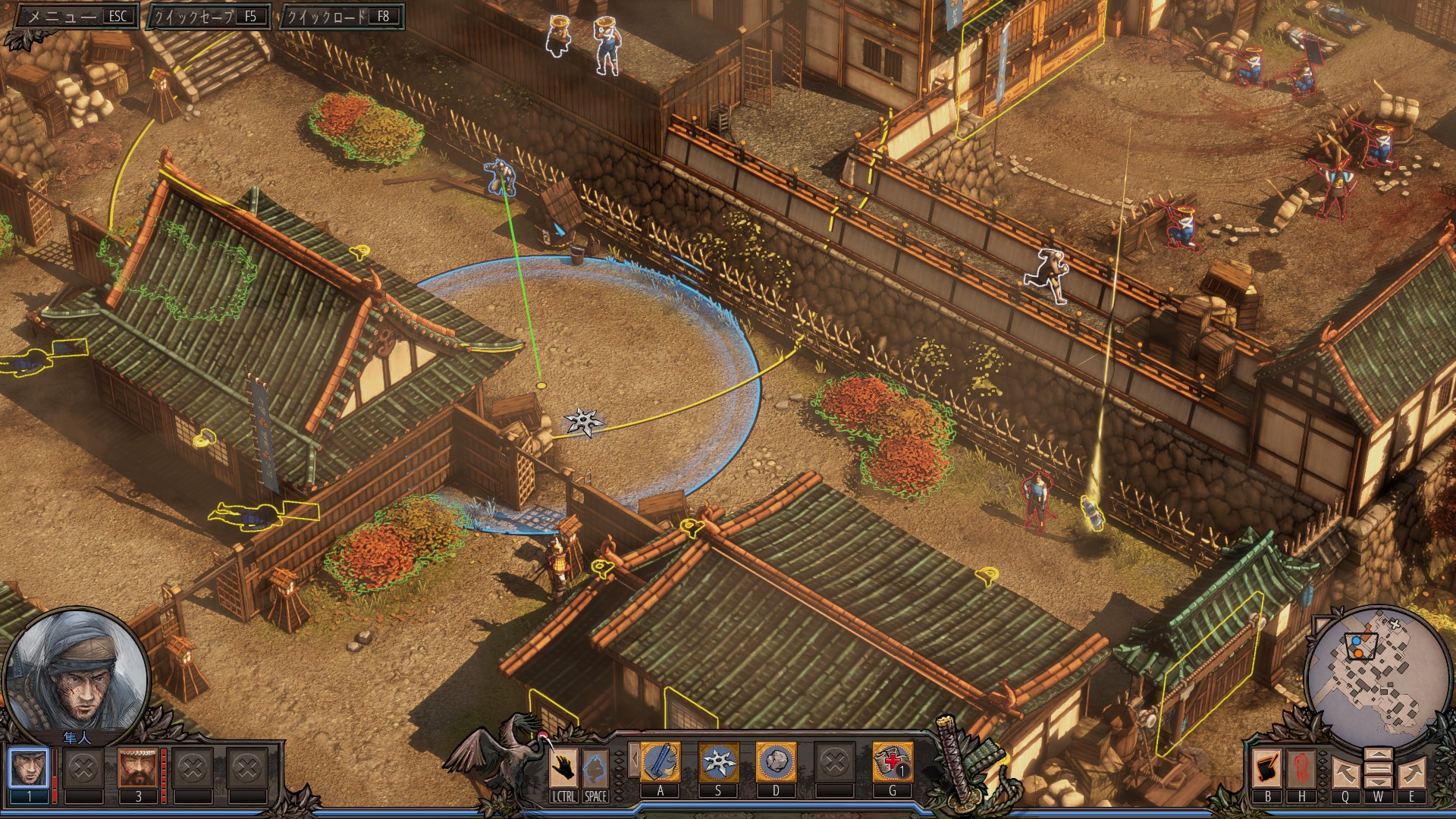The width and height of the screenshot is (1456, 819).
Task: Use the healing bandage item
Action: tap(892, 762)
